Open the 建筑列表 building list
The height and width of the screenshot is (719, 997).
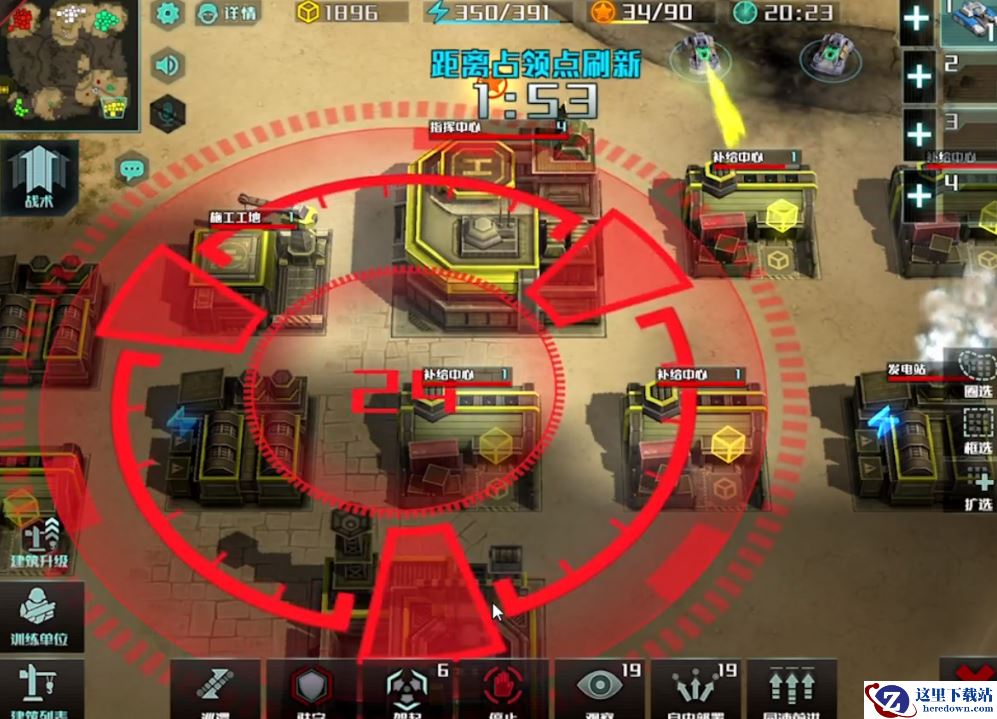[x=40, y=688]
